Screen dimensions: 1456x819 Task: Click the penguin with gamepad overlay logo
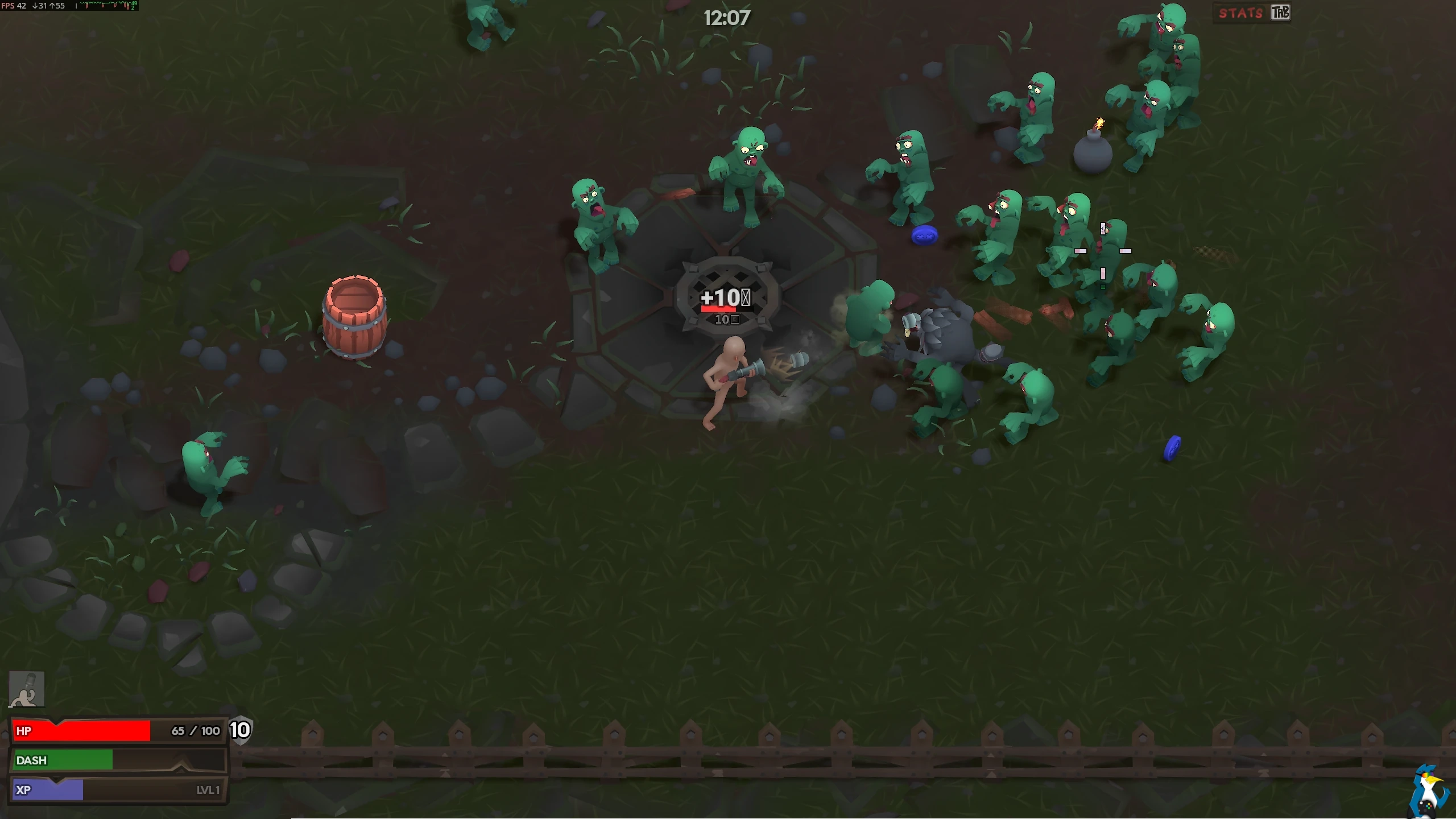point(1430,792)
